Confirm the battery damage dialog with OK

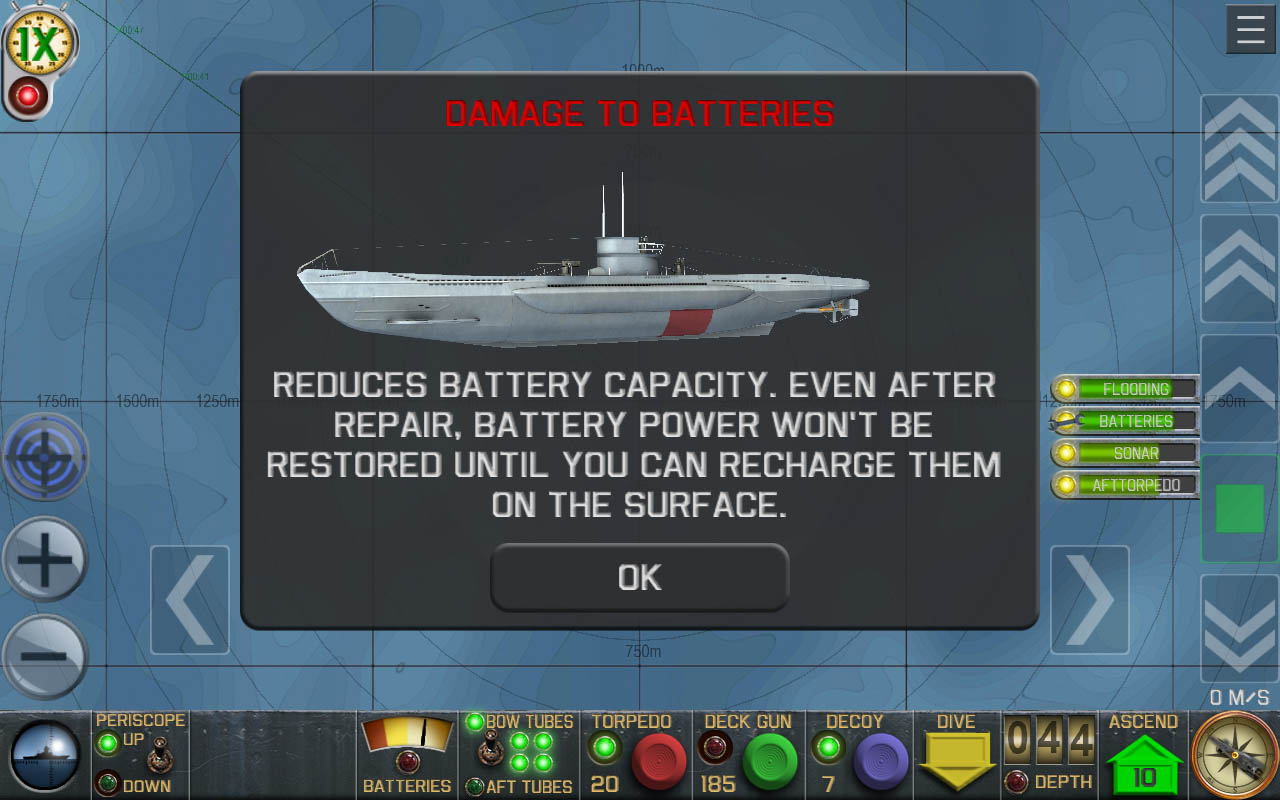point(639,577)
